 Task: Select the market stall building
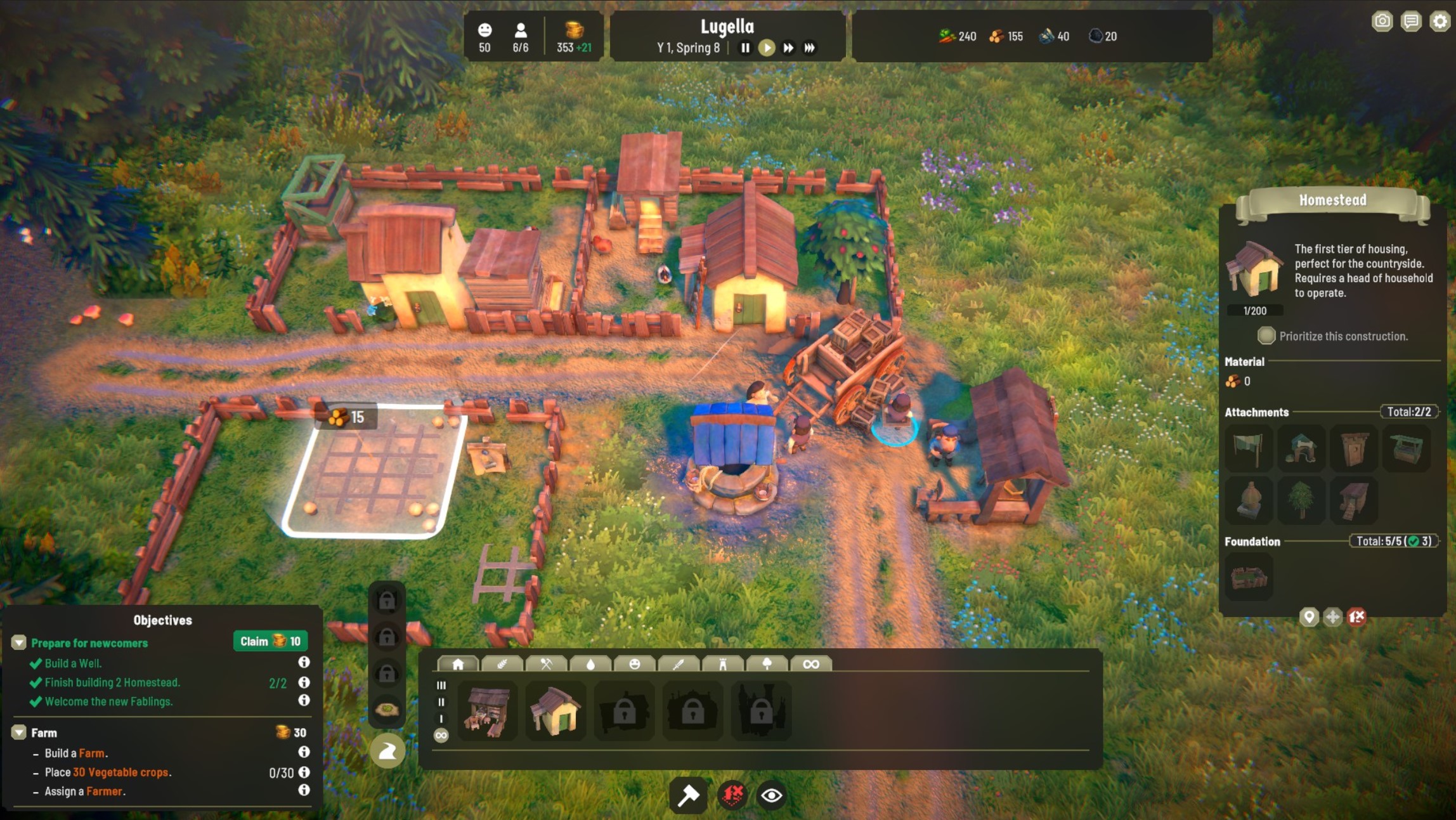(x=486, y=711)
